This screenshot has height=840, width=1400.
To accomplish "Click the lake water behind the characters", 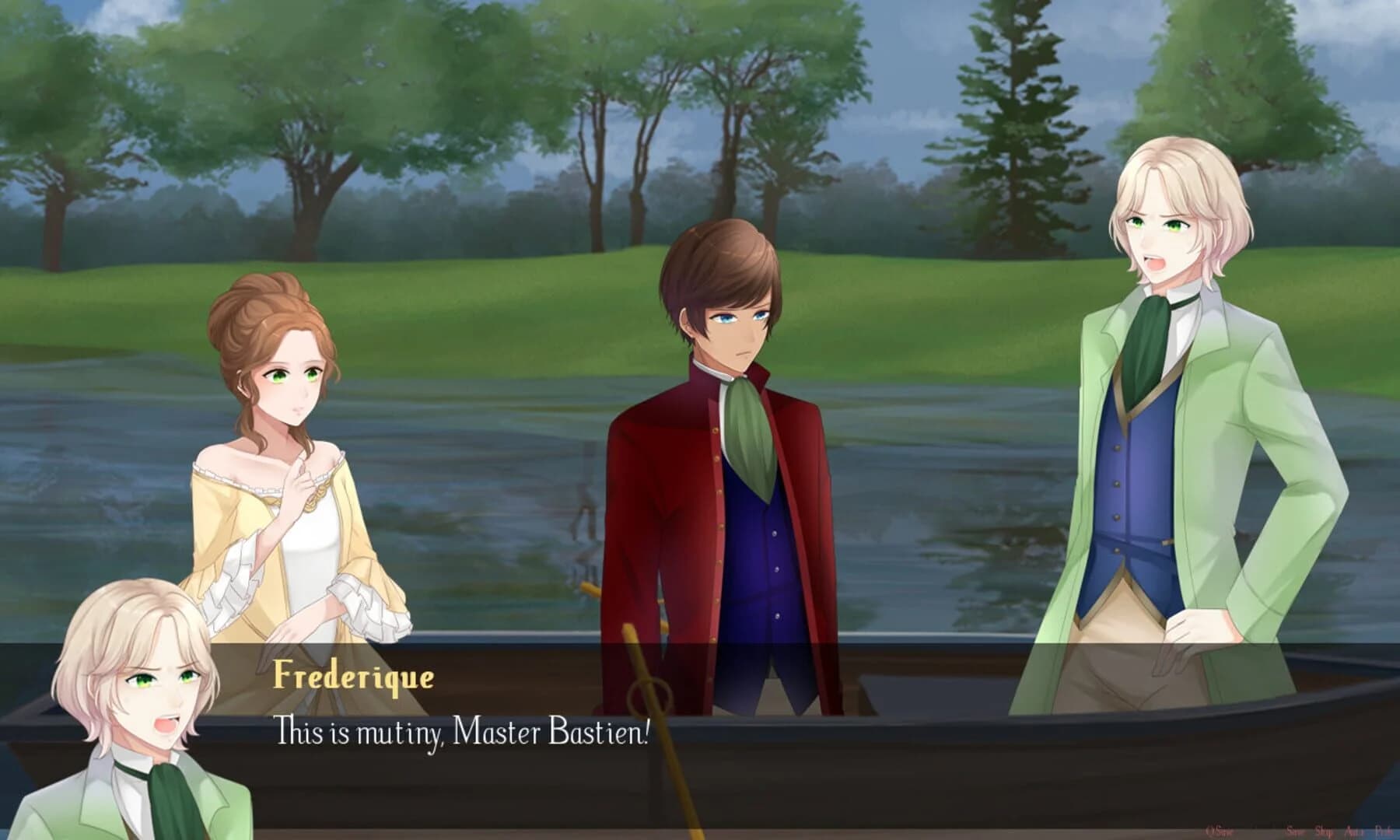I will 506,506.
